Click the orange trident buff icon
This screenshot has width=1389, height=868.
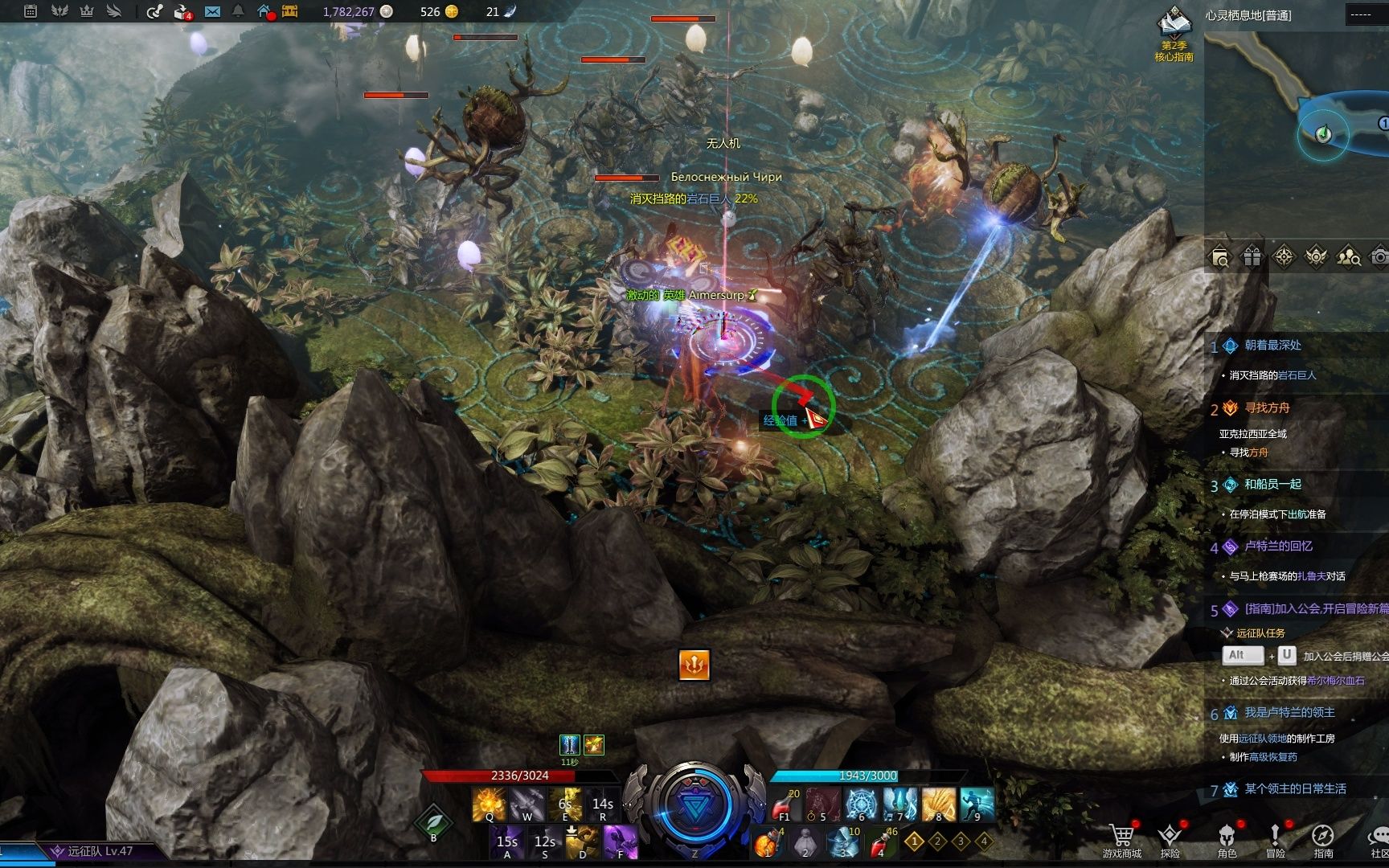pyautogui.click(x=694, y=665)
